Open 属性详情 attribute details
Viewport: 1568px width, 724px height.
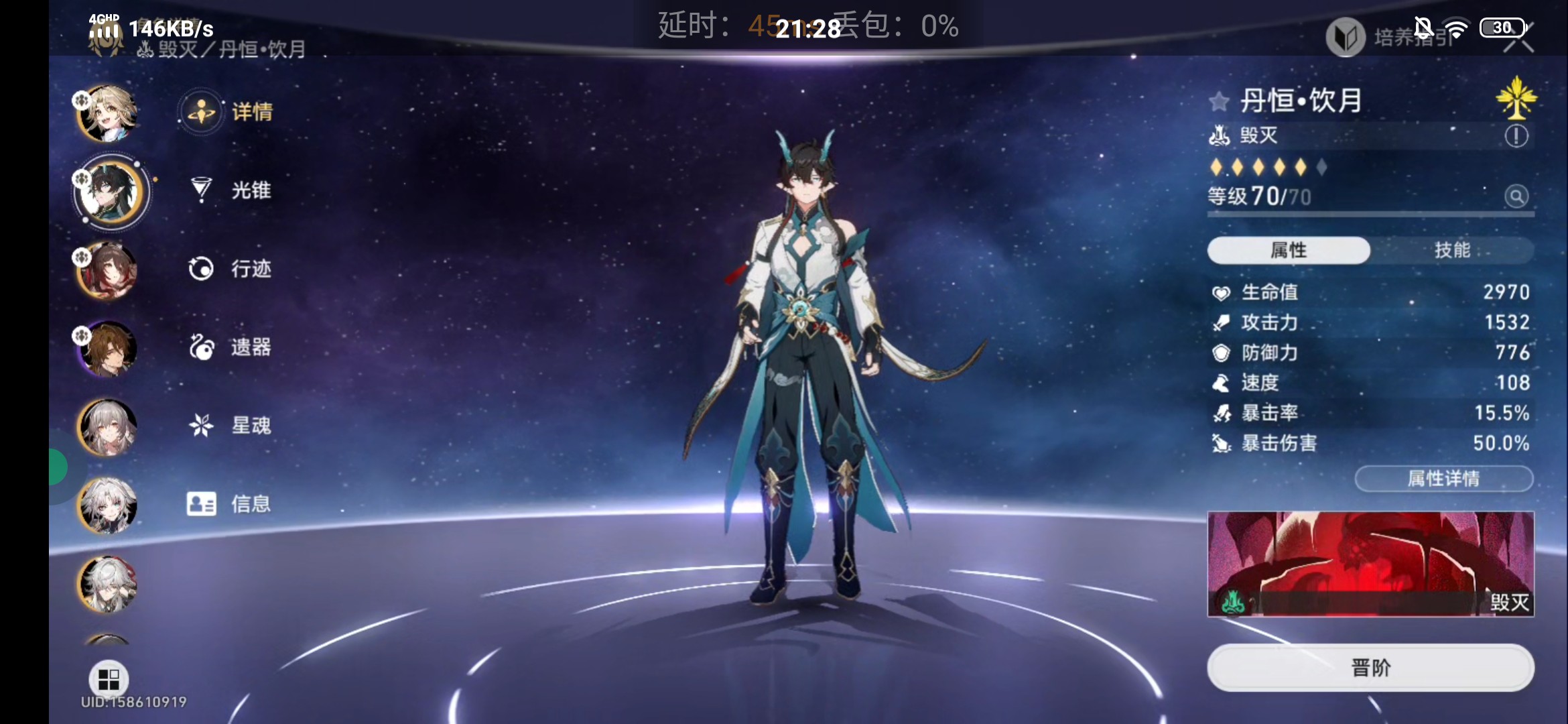pos(1443,479)
